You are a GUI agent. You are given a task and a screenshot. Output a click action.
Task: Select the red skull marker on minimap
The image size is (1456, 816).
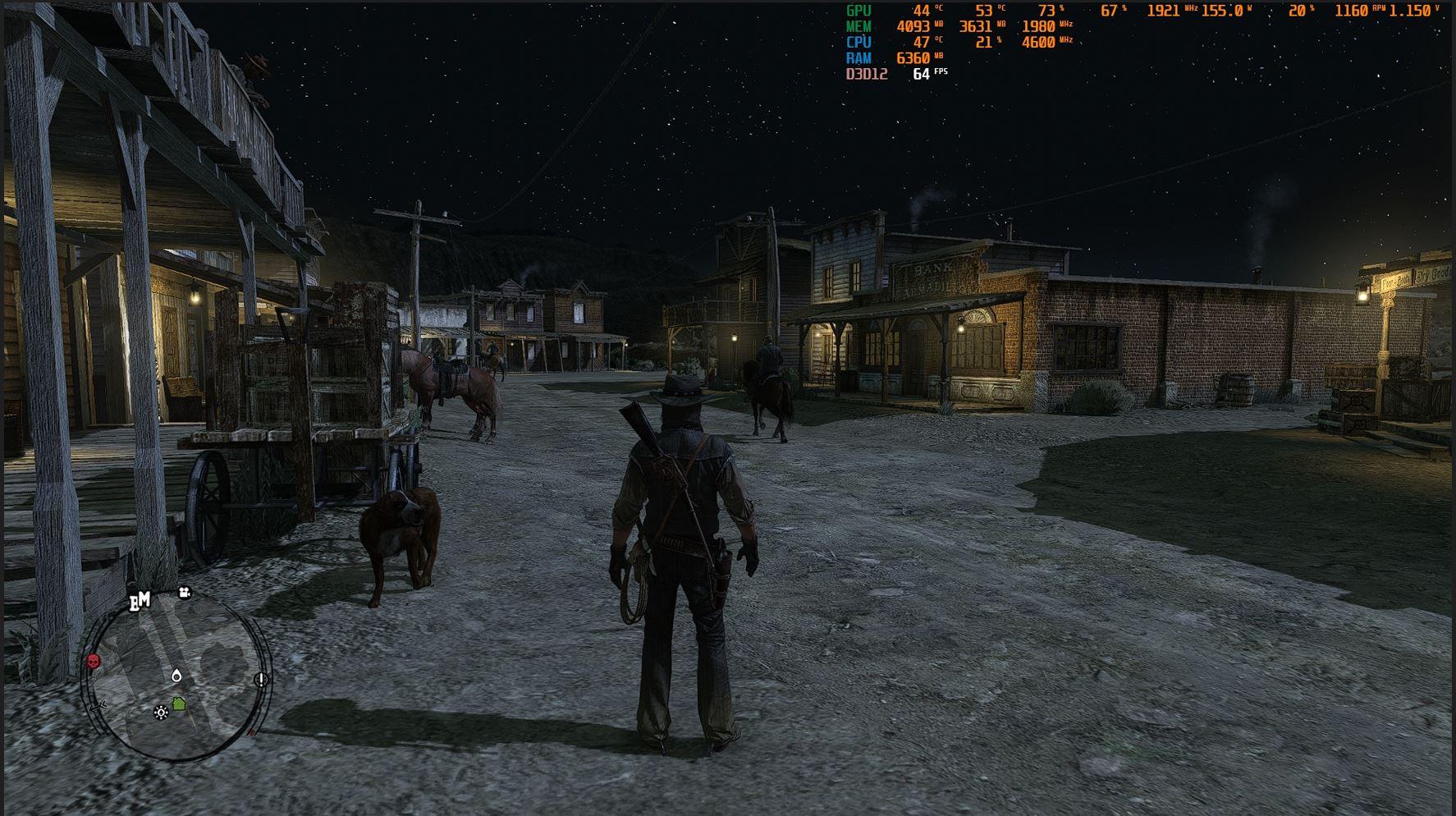click(x=93, y=661)
